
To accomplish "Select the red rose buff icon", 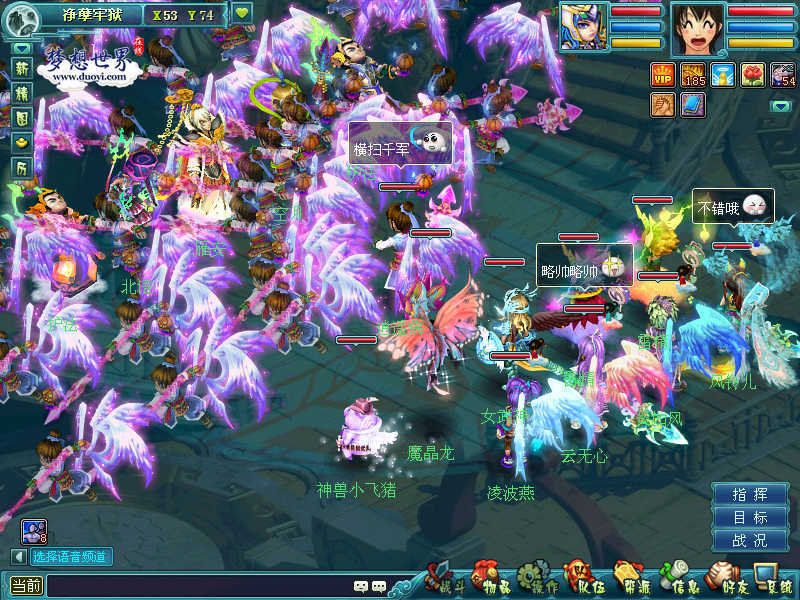I will (x=753, y=74).
